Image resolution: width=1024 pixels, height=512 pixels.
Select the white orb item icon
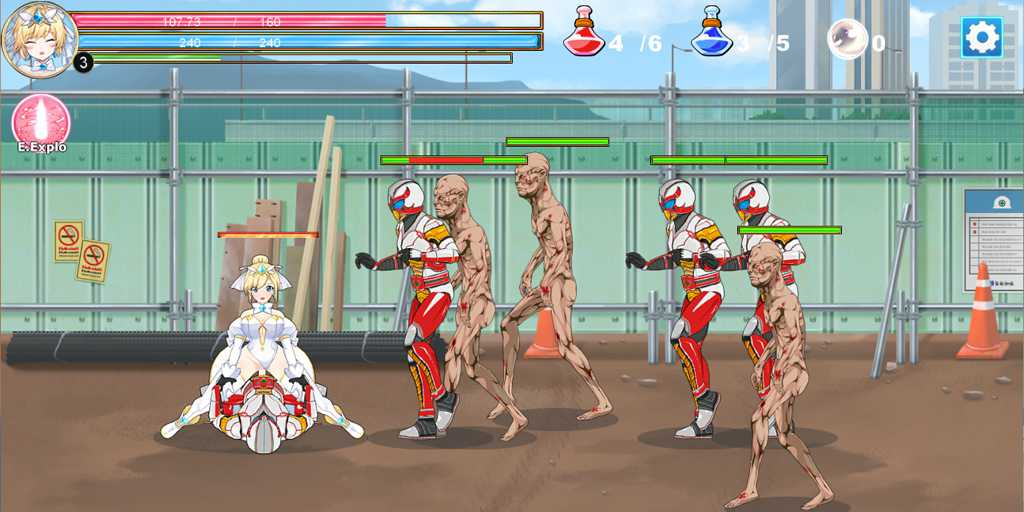click(847, 40)
